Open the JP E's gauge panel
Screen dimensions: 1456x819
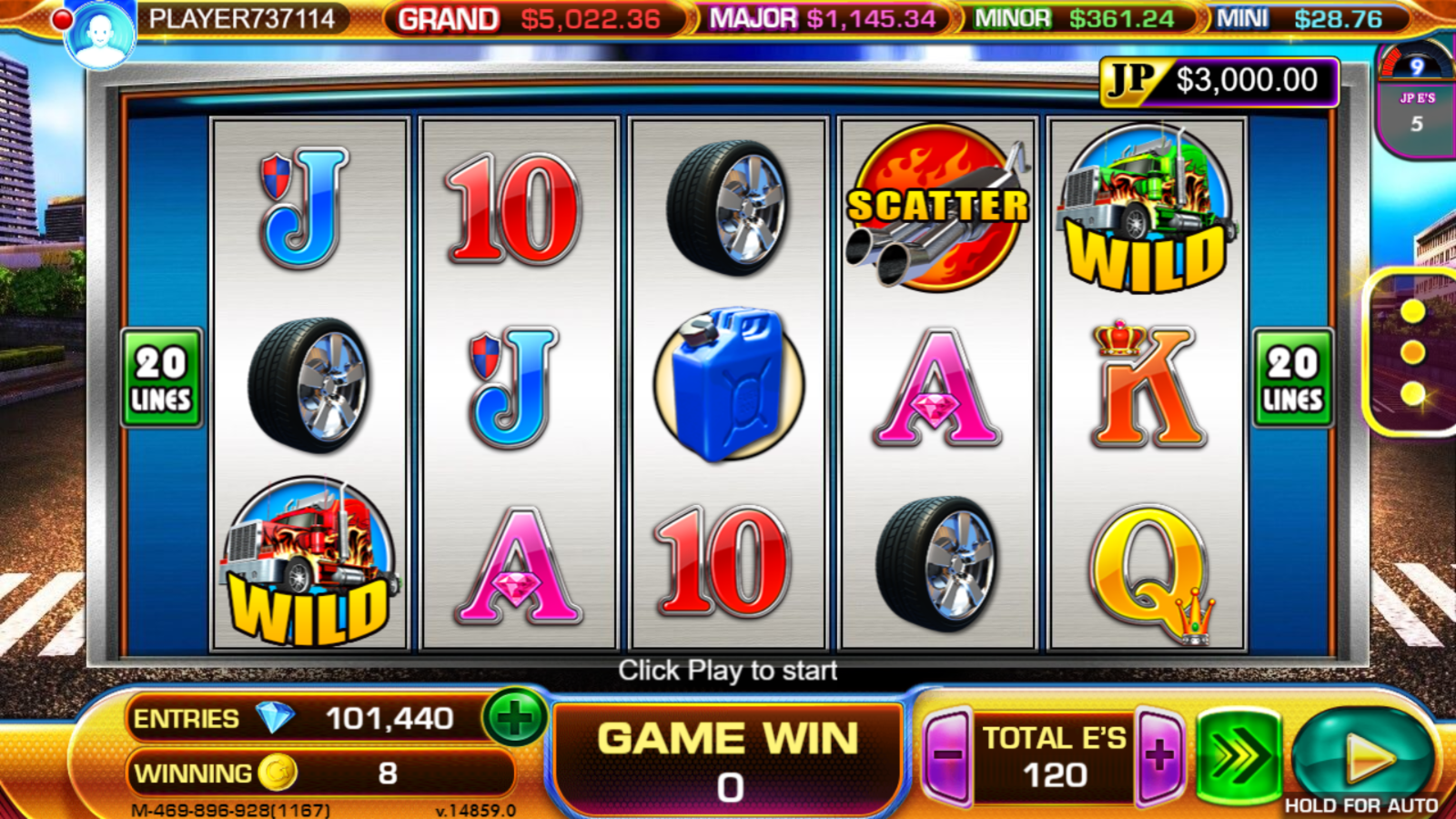click(1416, 100)
